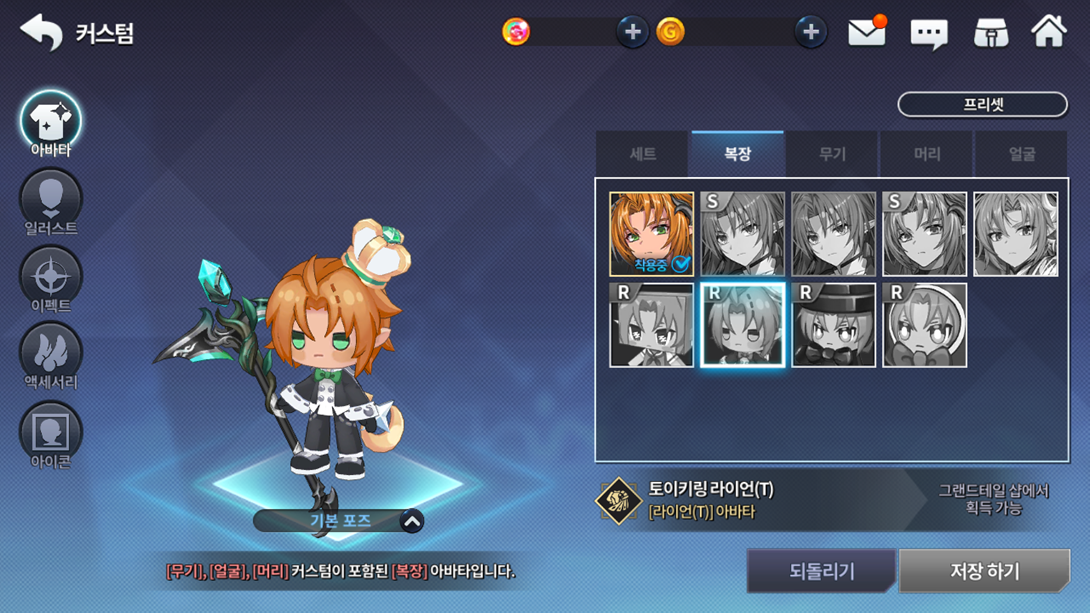1090x613 pixels.
Task: Select the currently equipped color costume thumbnail
Action: click(651, 234)
